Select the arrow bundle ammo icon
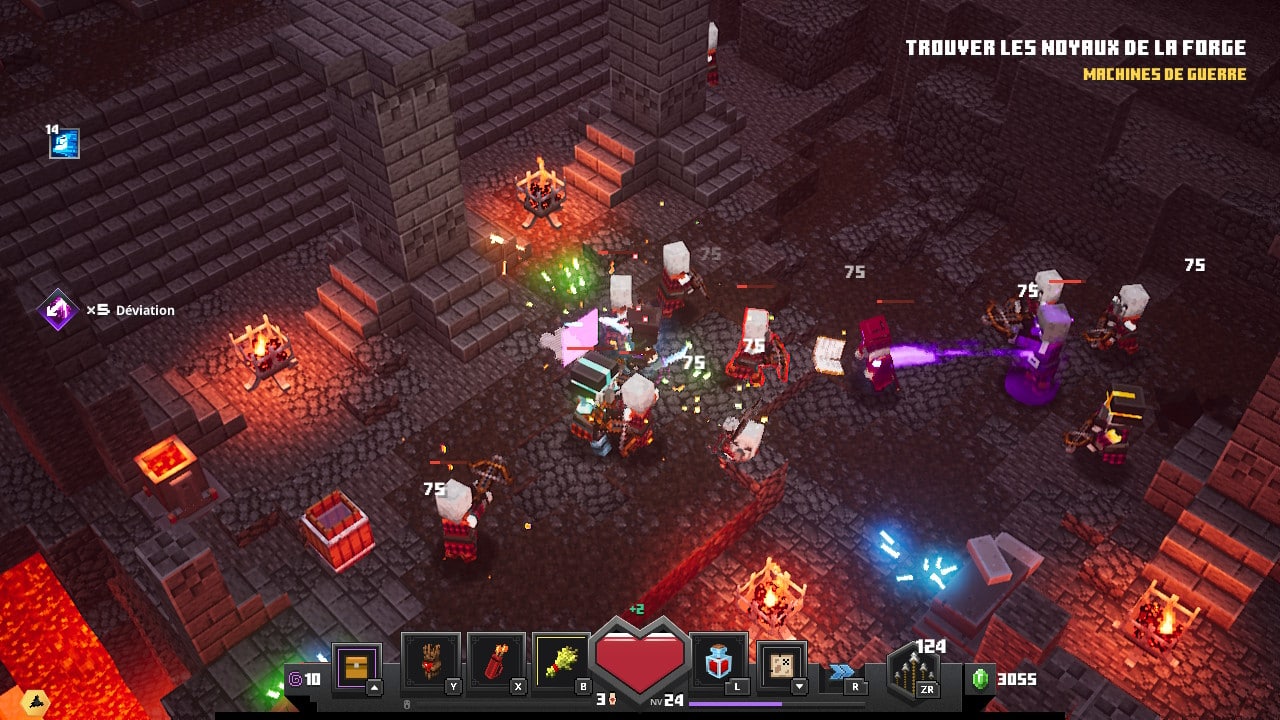This screenshot has width=1280, height=720. coord(912,674)
